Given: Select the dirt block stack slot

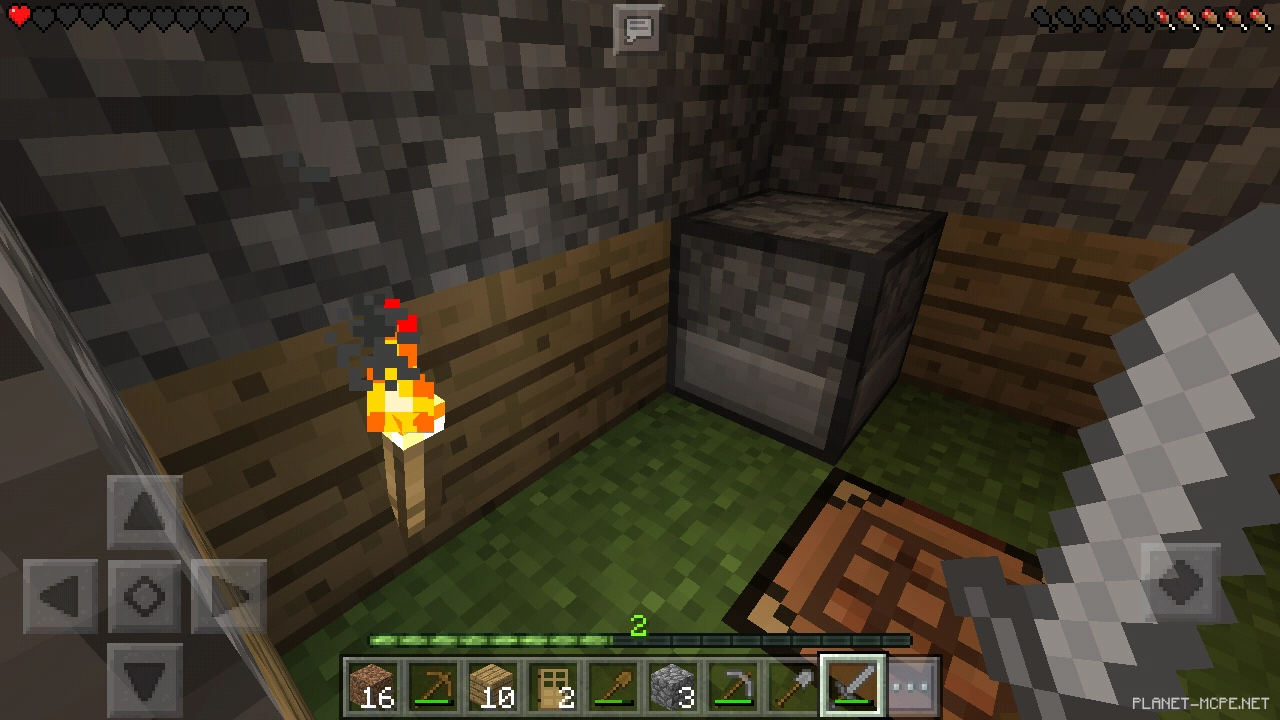Looking at the screenshot, I should coord(373,686).
